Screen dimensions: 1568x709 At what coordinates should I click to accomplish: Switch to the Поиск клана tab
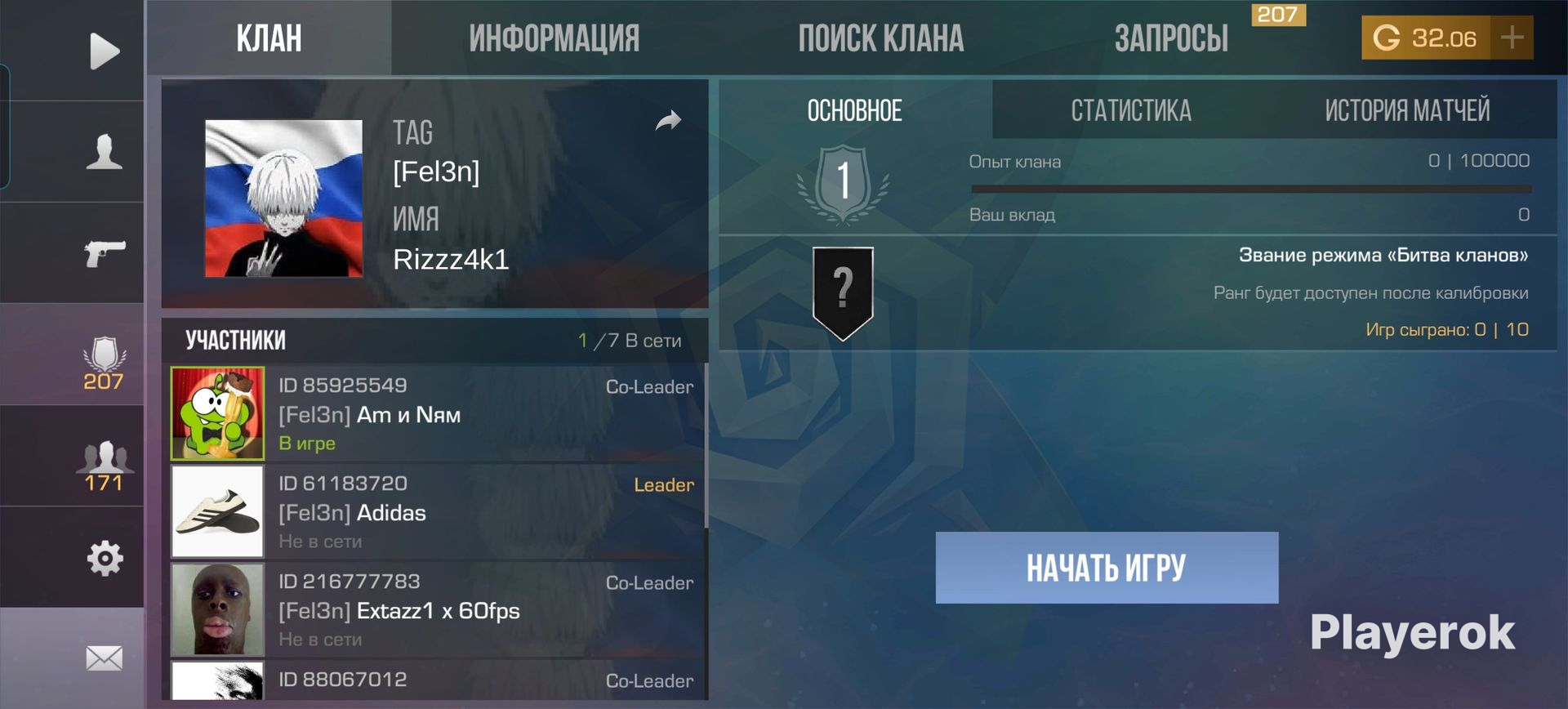coord(880,38)
